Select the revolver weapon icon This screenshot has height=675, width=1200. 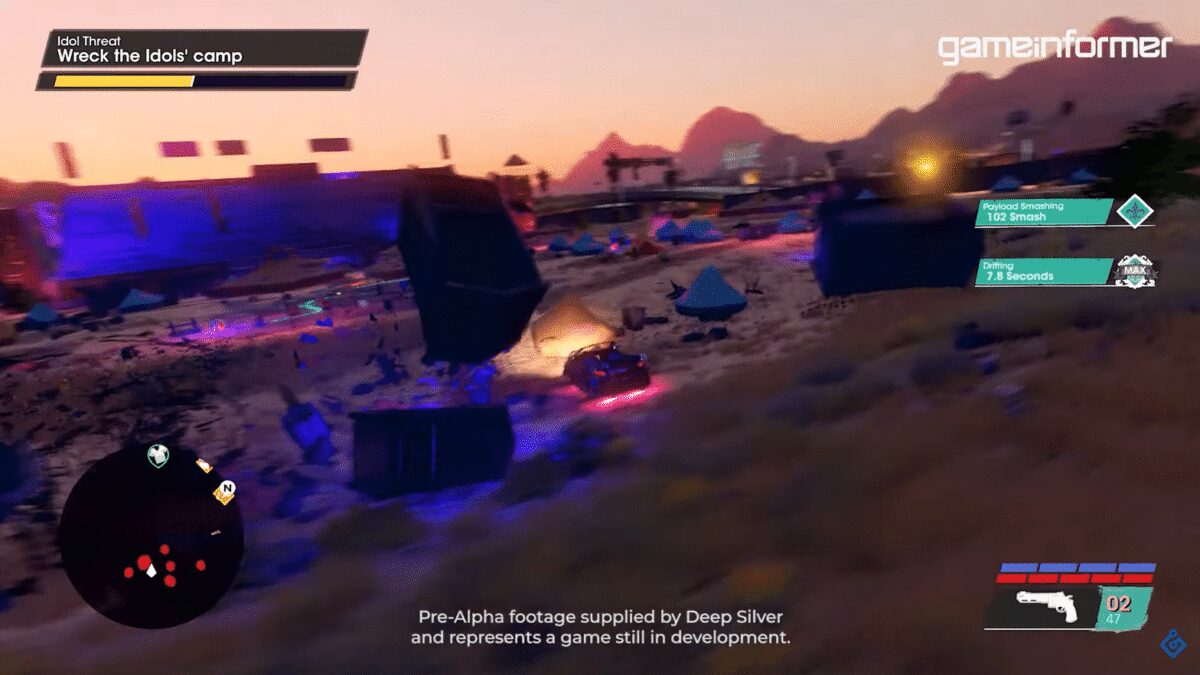[x=1045, y=604]
